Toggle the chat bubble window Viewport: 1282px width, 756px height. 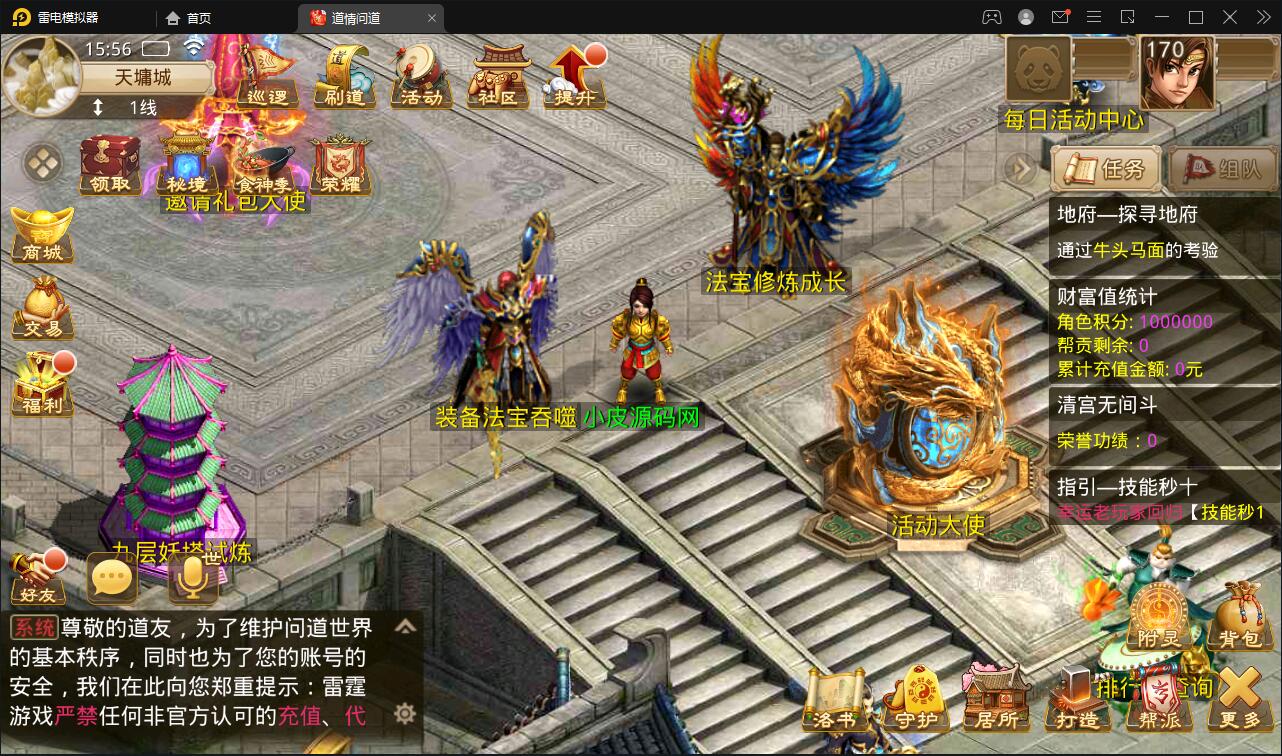coord(113,578)
